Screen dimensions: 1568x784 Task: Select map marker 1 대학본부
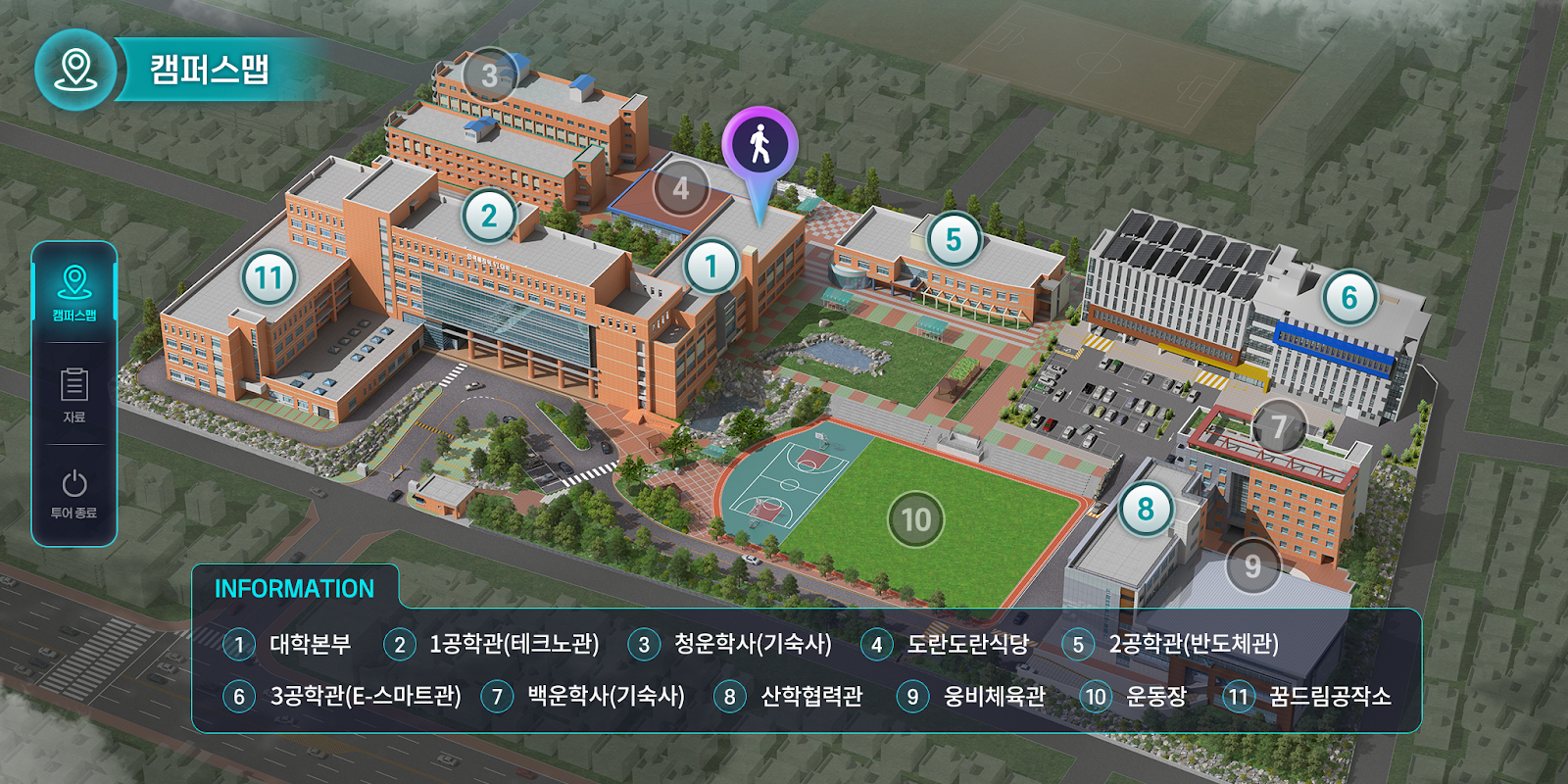[711, 266]
